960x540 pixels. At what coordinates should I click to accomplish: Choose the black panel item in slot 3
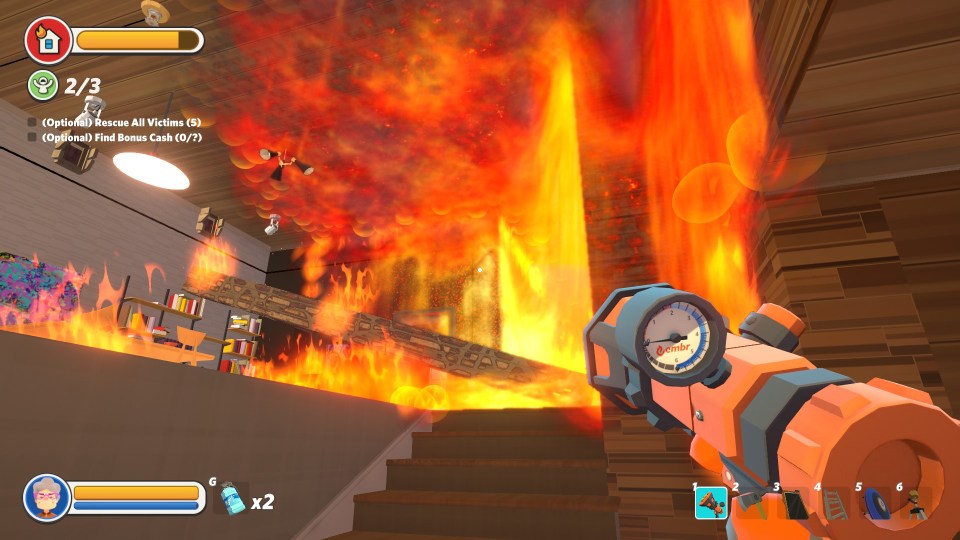[793, 503]
